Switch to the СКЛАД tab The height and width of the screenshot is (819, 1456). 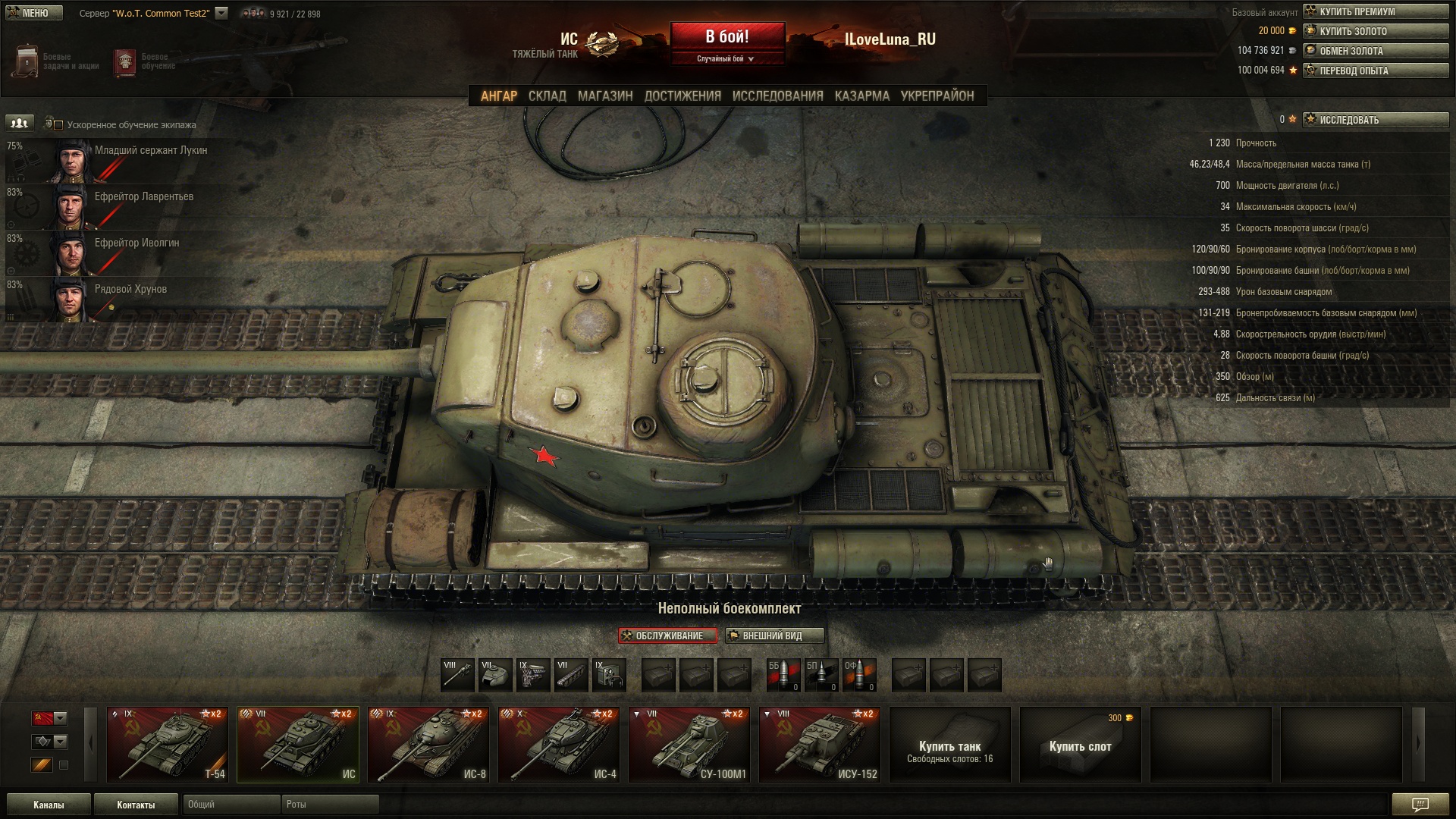pyautogui.click(x=547, y=96)
